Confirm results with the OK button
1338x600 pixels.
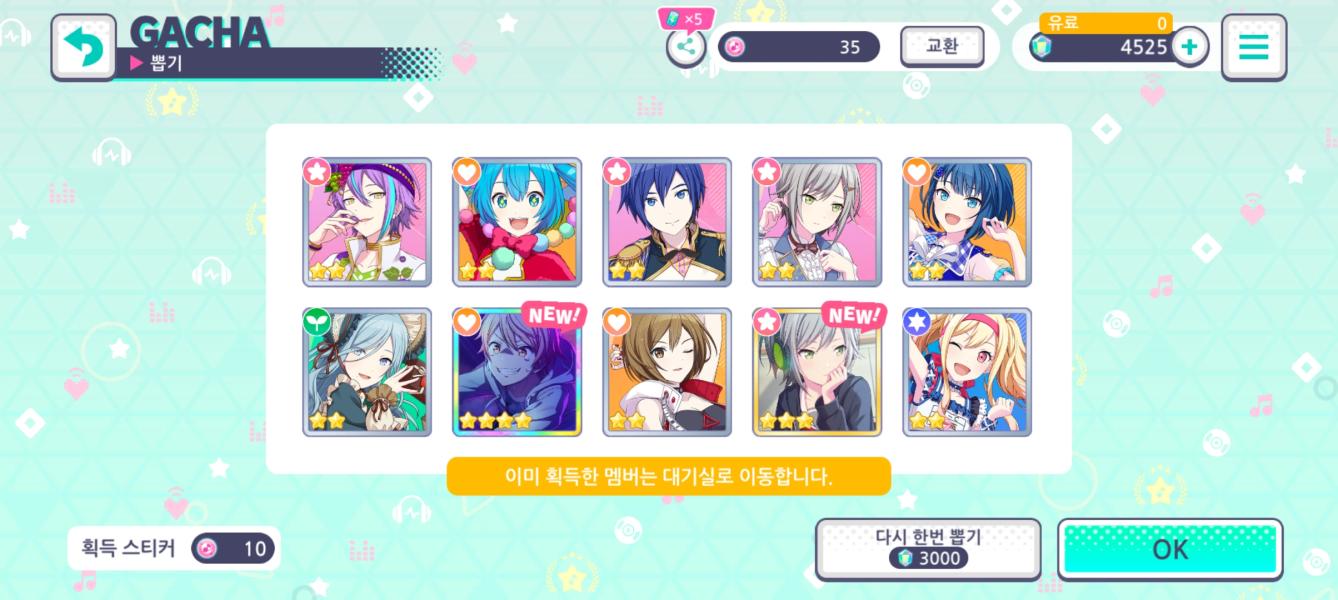click(x=1170, y=549)
